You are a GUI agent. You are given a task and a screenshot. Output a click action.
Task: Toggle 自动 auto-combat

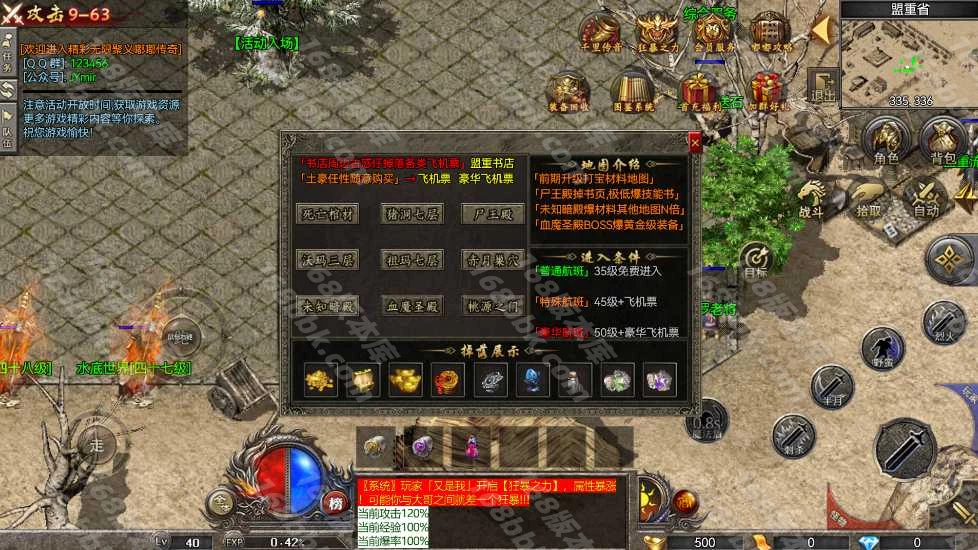[x=926, y=195]
